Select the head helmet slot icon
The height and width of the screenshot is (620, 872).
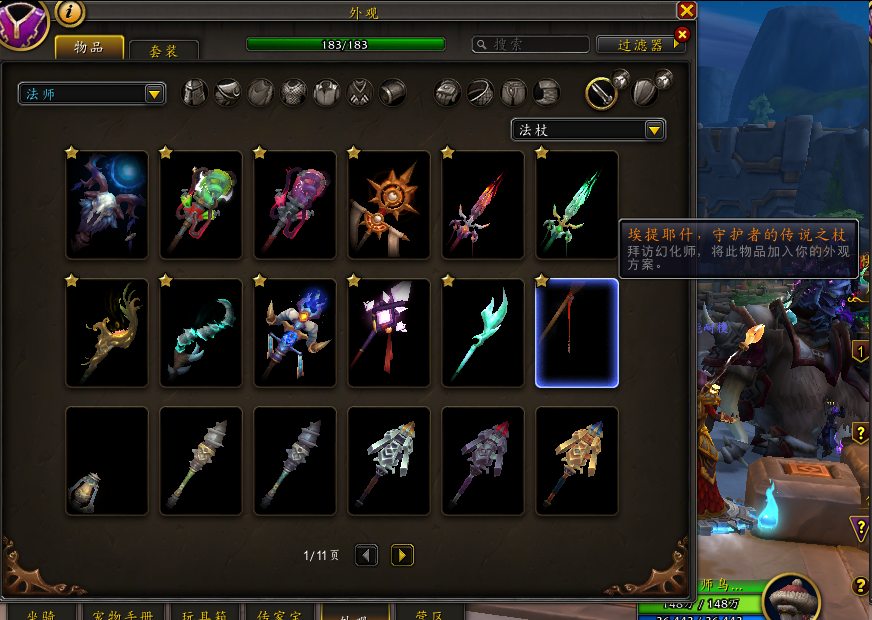click(195, 93)
